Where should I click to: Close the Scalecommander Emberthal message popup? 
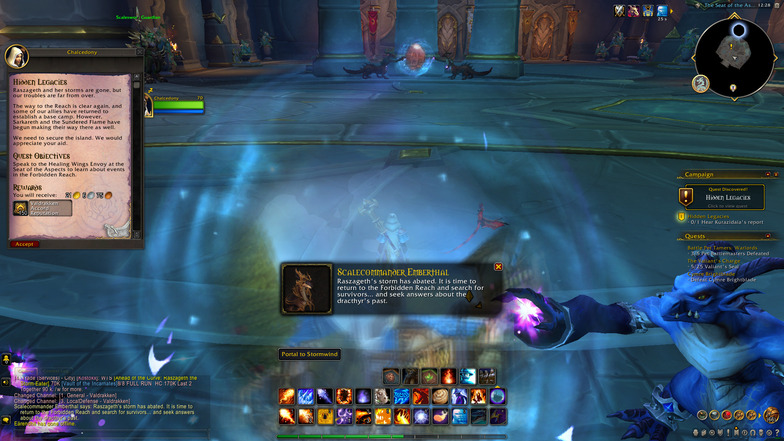pos(498,267)
